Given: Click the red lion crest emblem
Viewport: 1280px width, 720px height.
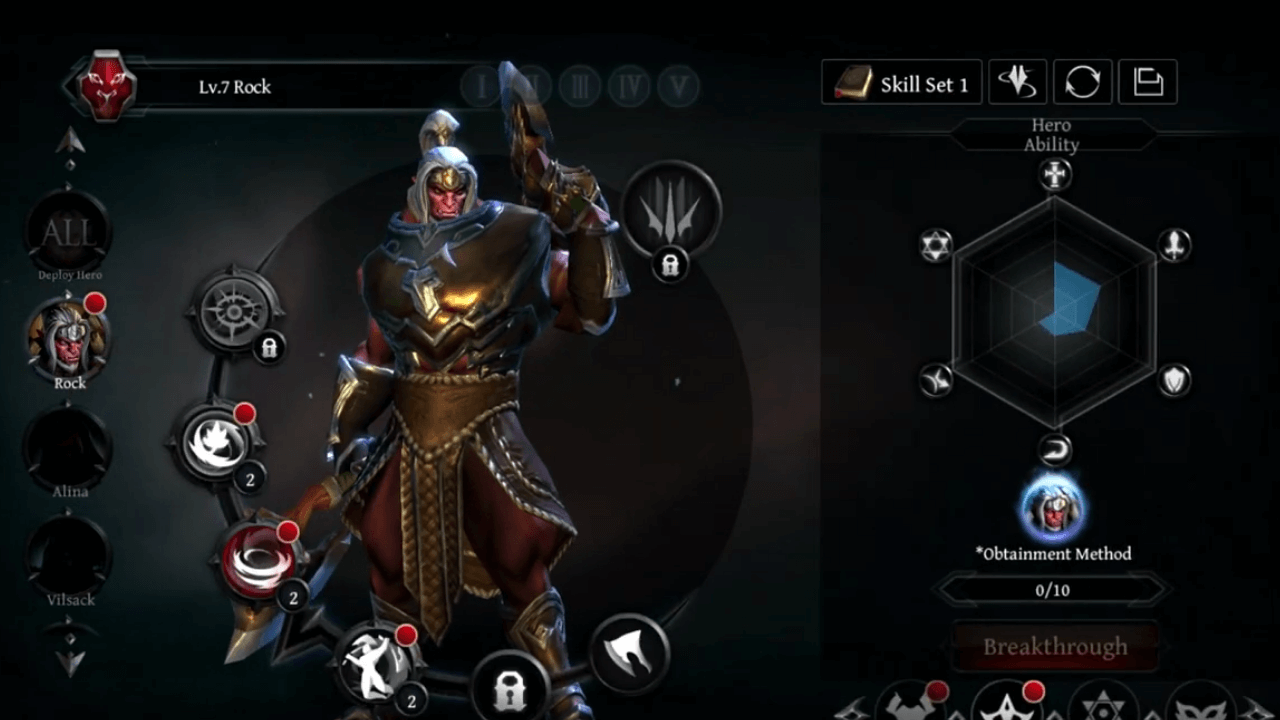Looking at the screenshot, I should [107, 85].
